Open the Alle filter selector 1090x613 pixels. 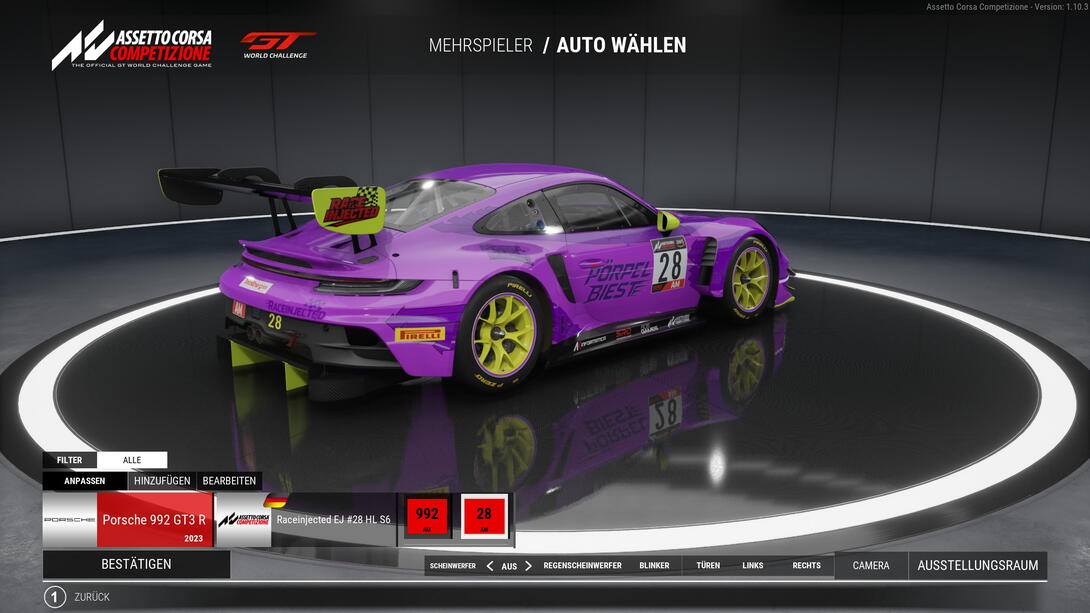coord(132,460)
